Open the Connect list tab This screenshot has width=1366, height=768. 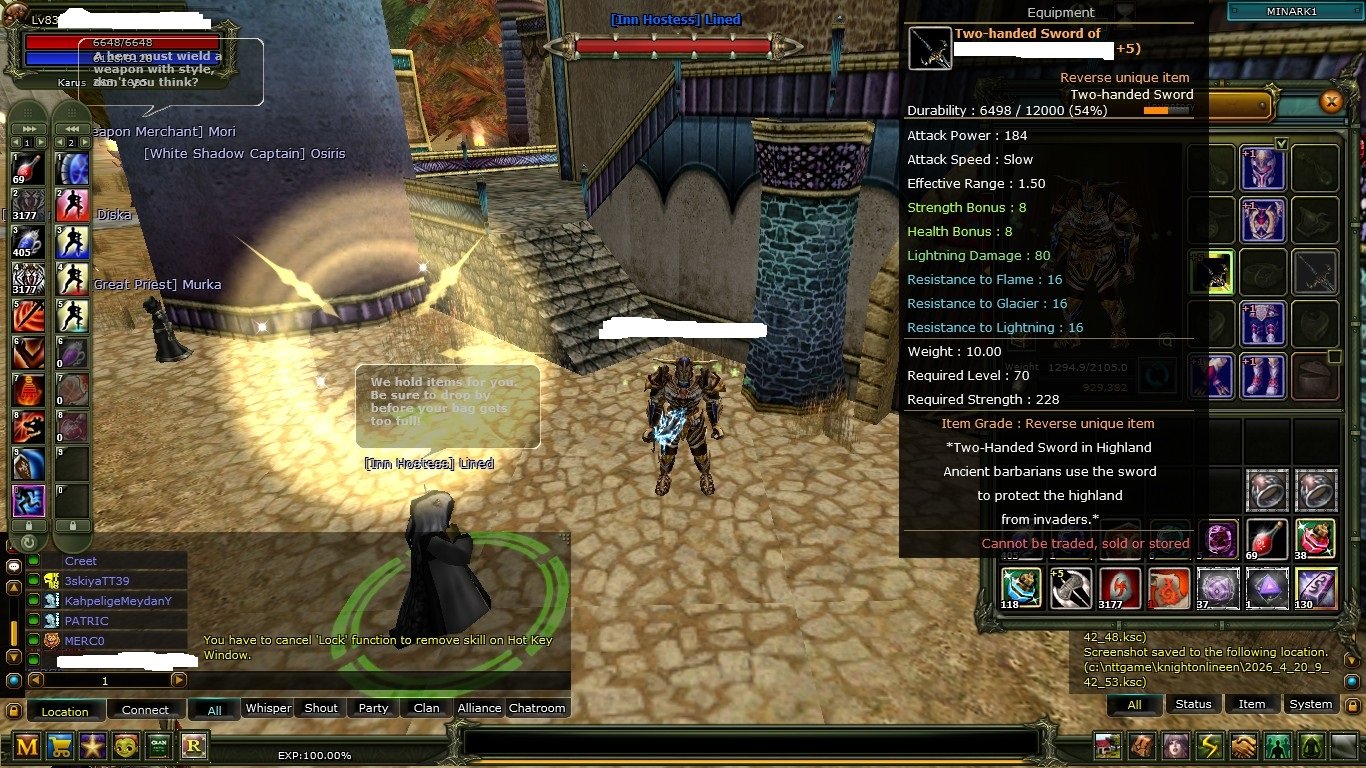point(145,710)
